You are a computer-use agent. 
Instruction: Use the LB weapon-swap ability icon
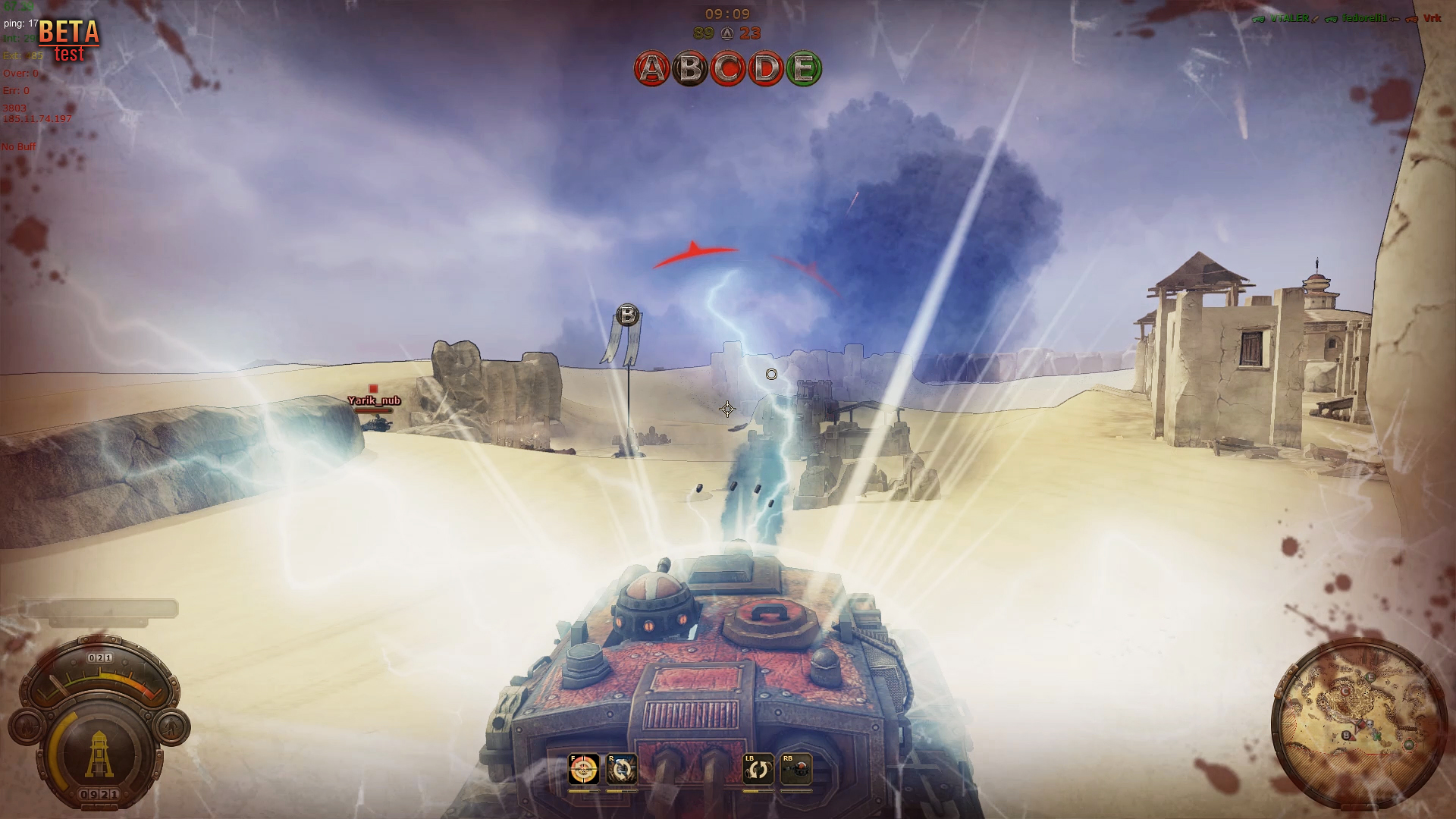(758, 769)
